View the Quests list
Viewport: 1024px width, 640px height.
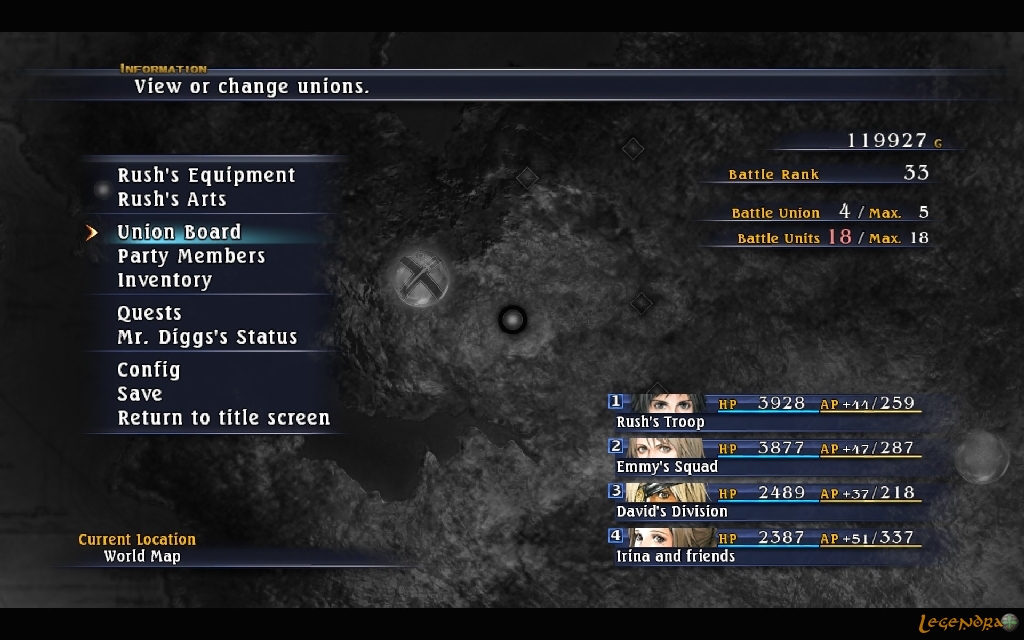pyautogui.click(x=149, y=314)
